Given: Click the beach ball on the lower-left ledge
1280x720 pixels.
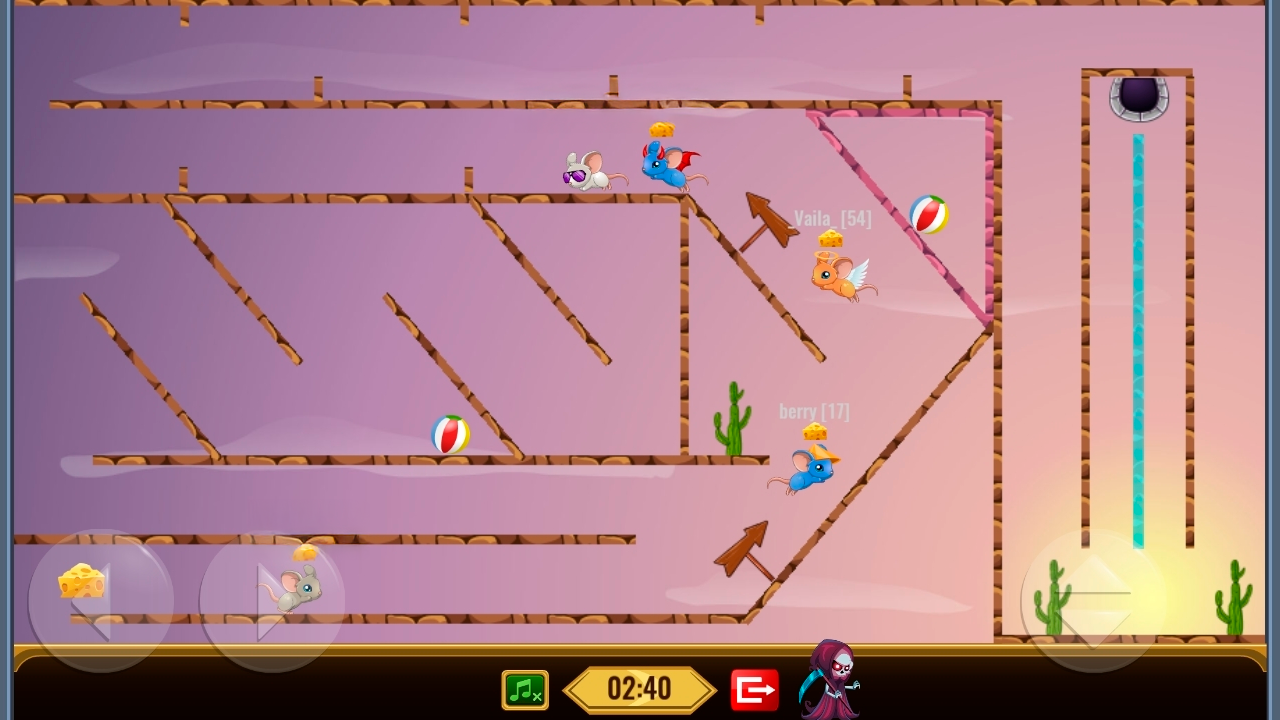Looking at the screenshot, I should click(448, 434).
